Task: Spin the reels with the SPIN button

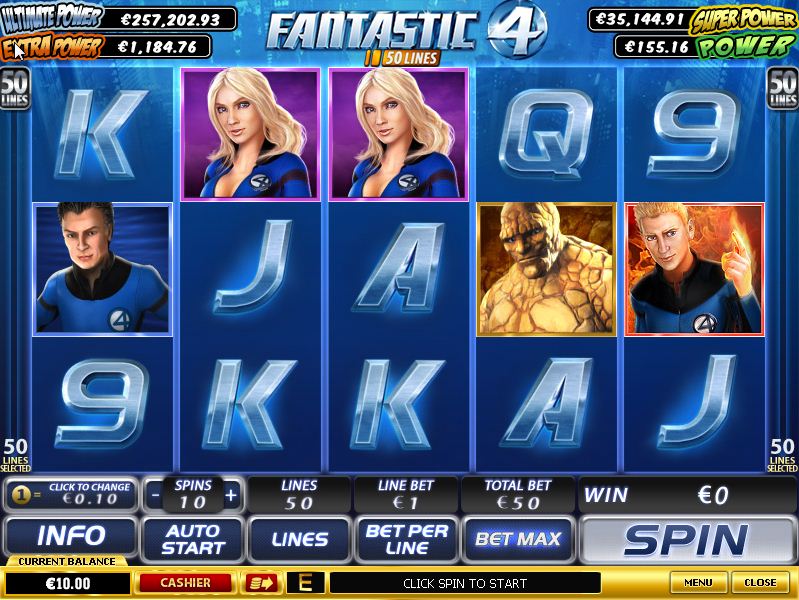Action: coord(686,539)
